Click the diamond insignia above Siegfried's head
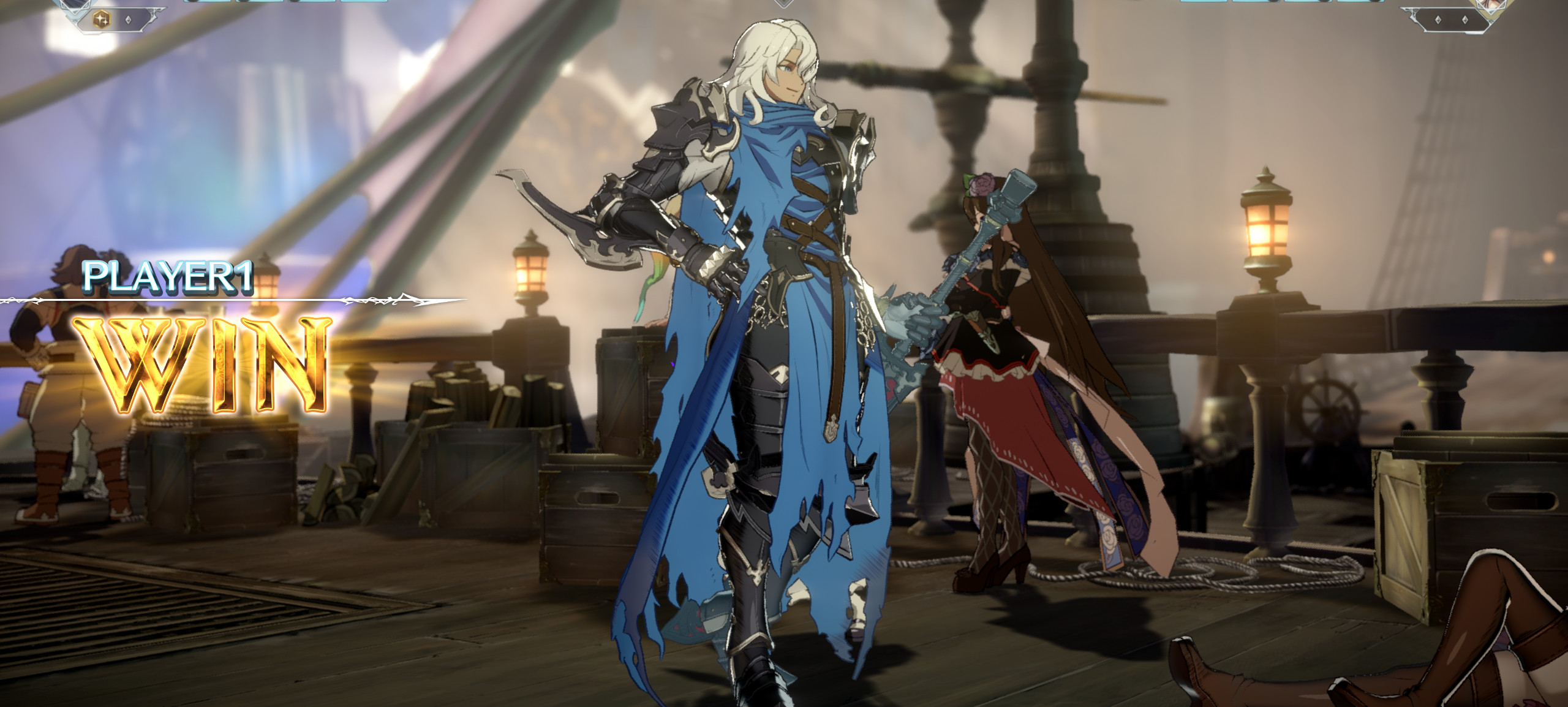The image size is (1568, 707). [785, 5]
